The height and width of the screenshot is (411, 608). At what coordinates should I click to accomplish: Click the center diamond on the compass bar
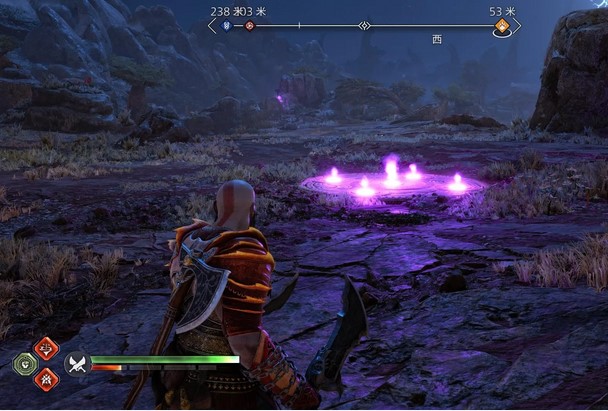pos(365,26)
